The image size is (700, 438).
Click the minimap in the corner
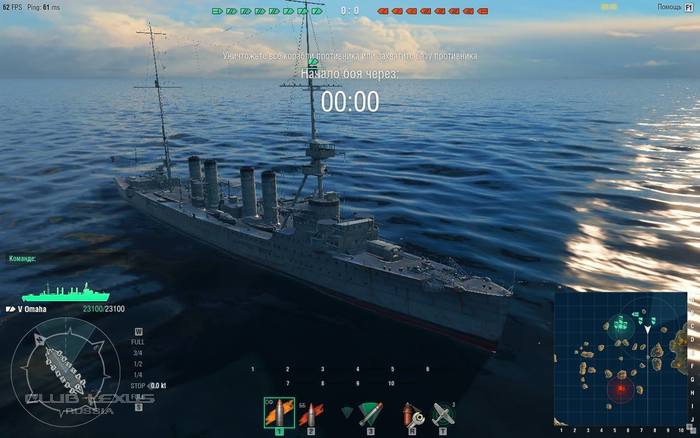(620, 358)
